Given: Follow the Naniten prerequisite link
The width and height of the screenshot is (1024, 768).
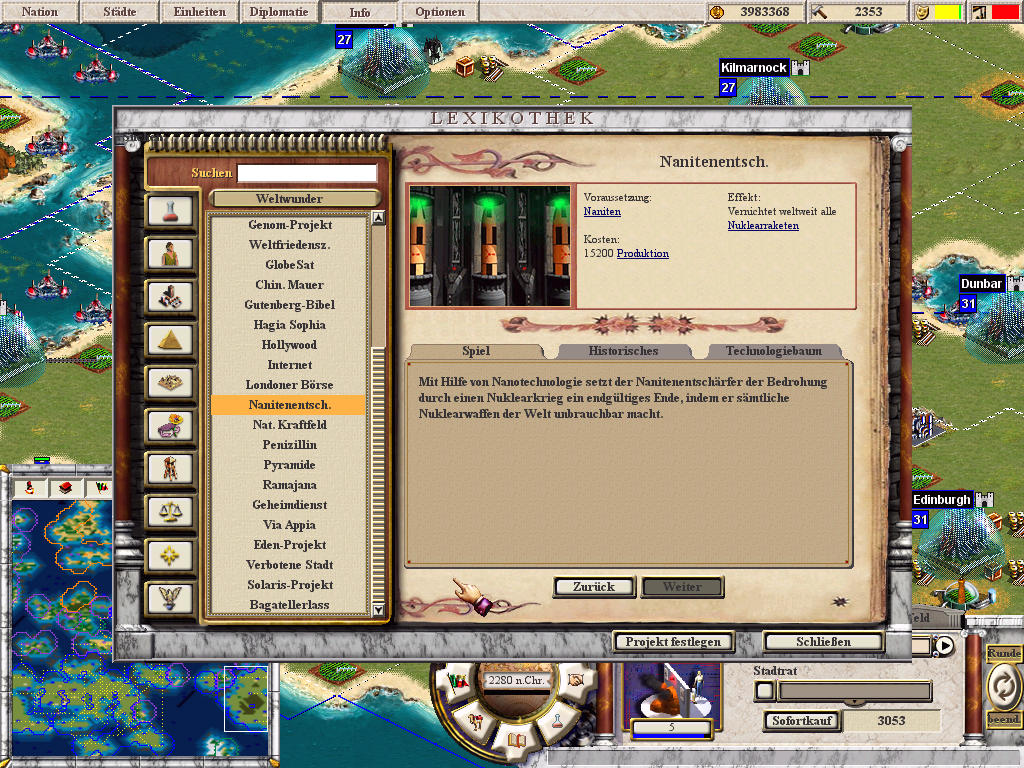Looking at the screenshot, I should 602,212.
